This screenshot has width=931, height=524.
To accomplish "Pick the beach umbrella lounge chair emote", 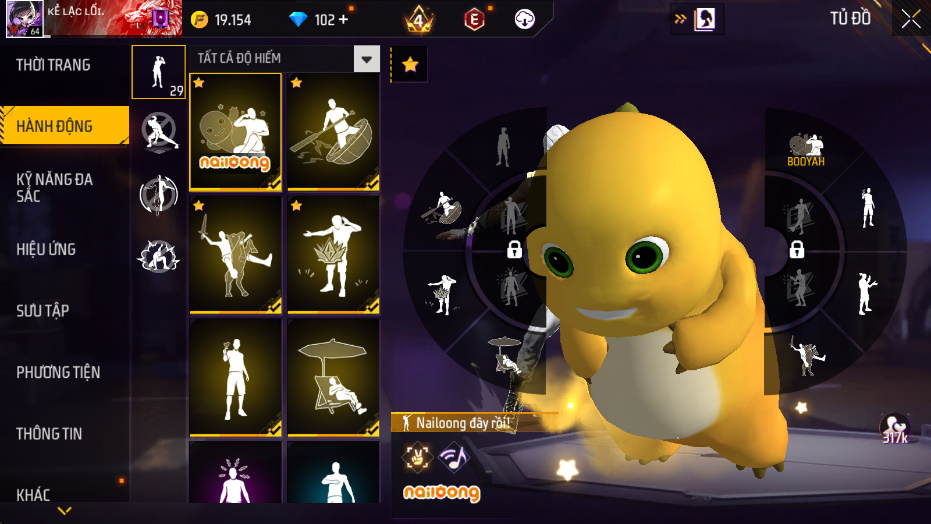I will (x=333, y=377).
